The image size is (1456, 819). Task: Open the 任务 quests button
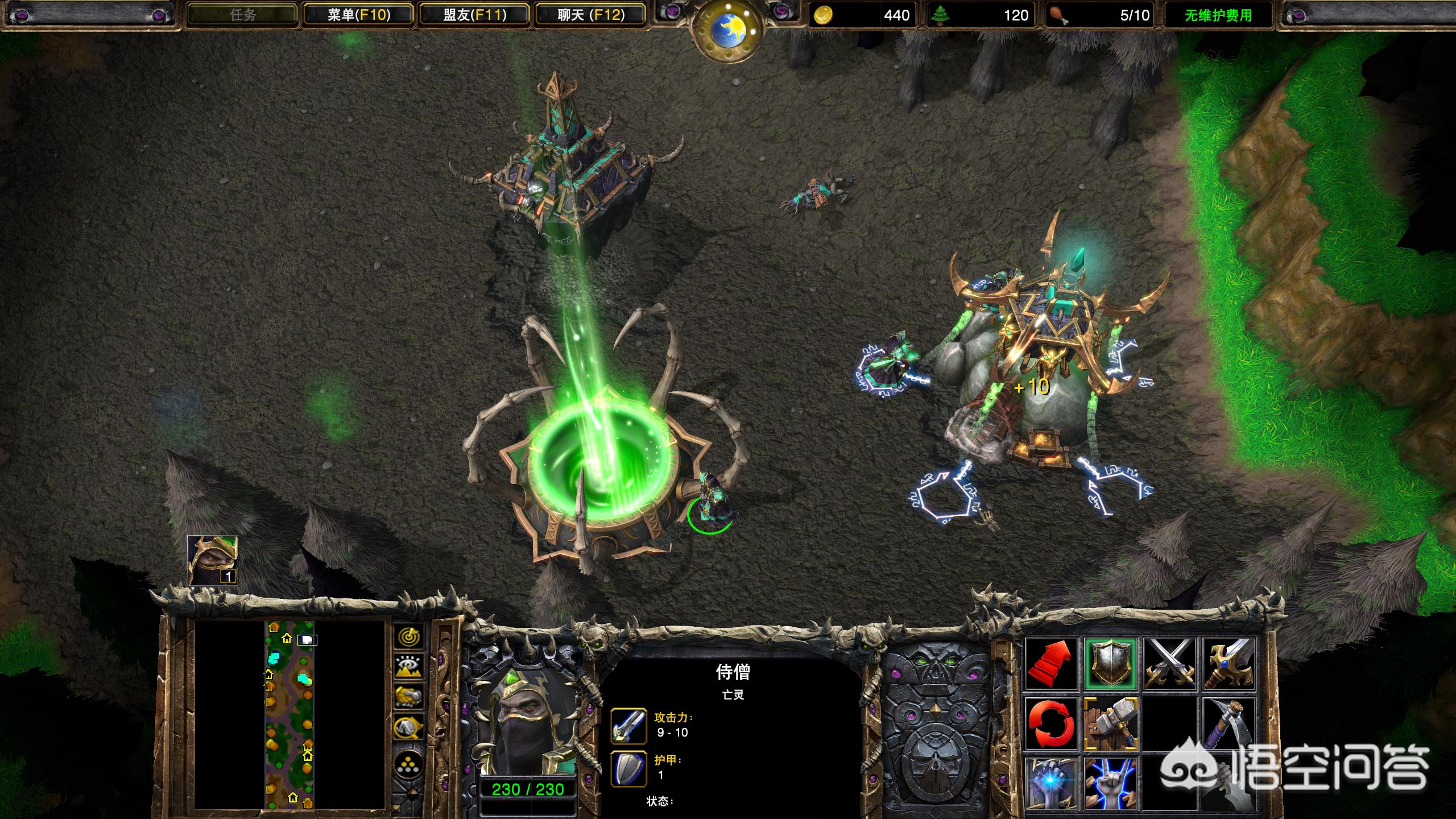coord(243,15)
